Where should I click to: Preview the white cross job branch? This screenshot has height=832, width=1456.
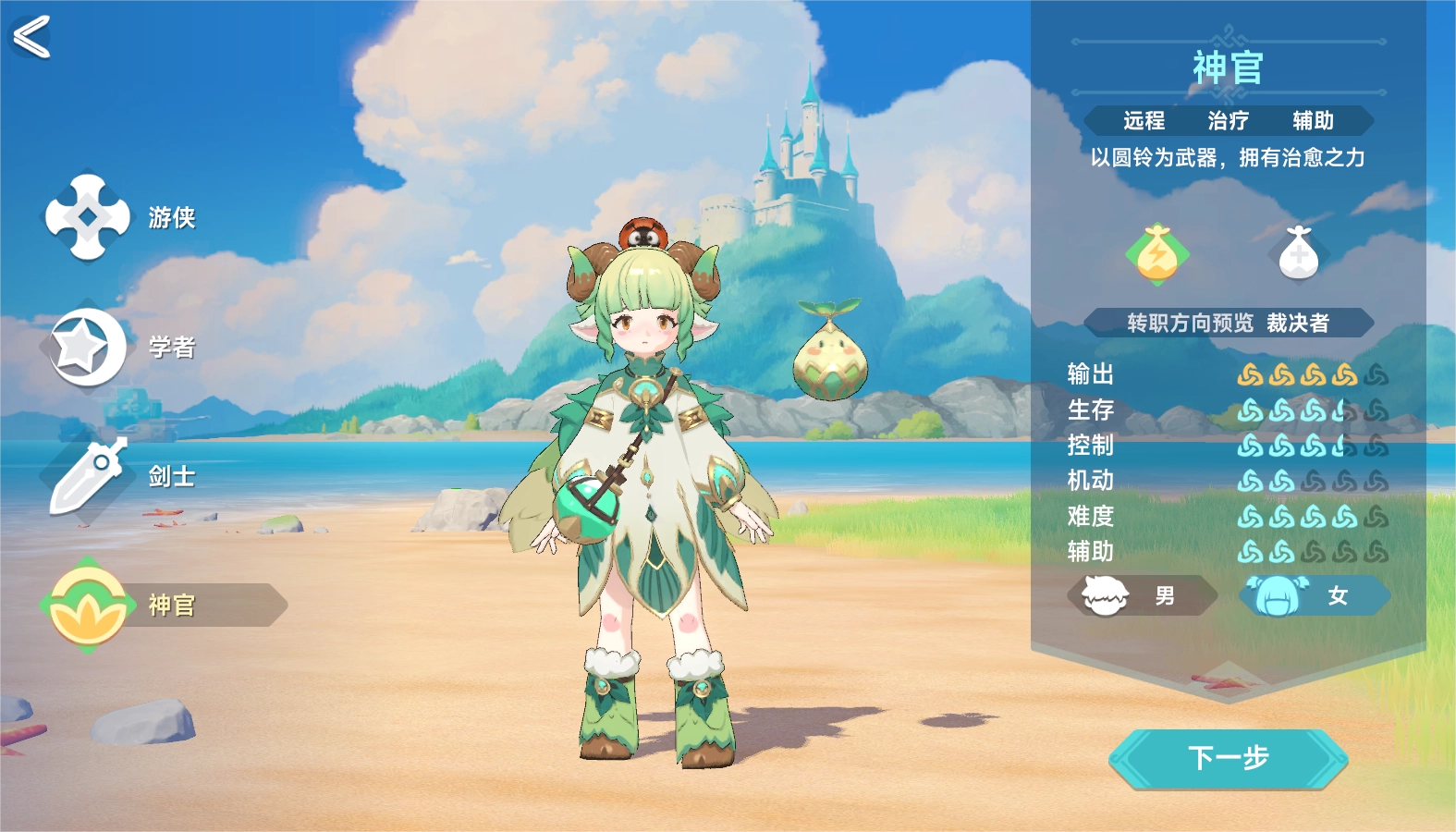pyautogui.click(x=1298, y=253)
